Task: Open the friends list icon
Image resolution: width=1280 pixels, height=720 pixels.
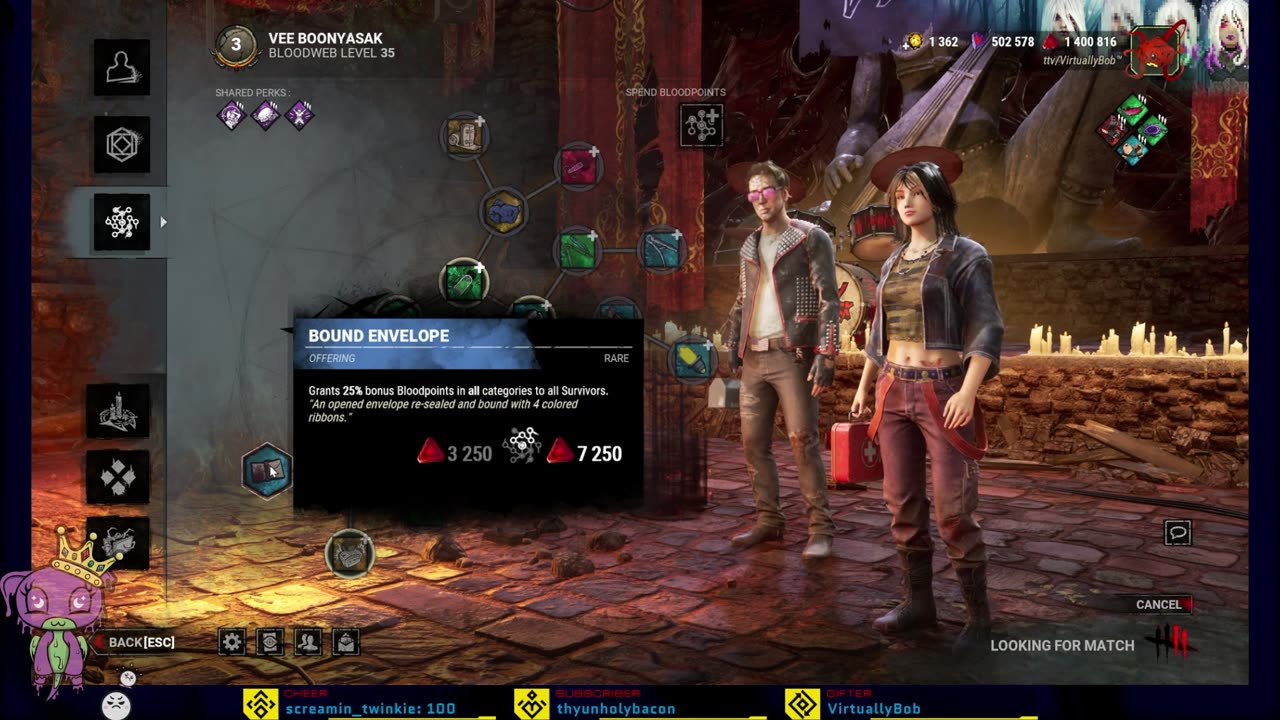Action: coord(308,642)
